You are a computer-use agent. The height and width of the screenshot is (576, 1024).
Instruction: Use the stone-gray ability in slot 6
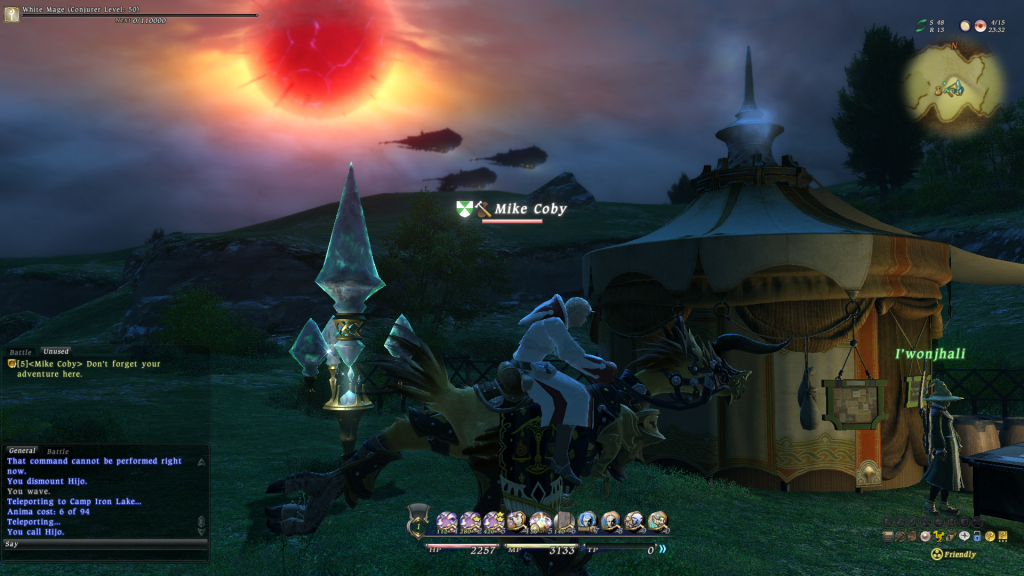(563, 521)
